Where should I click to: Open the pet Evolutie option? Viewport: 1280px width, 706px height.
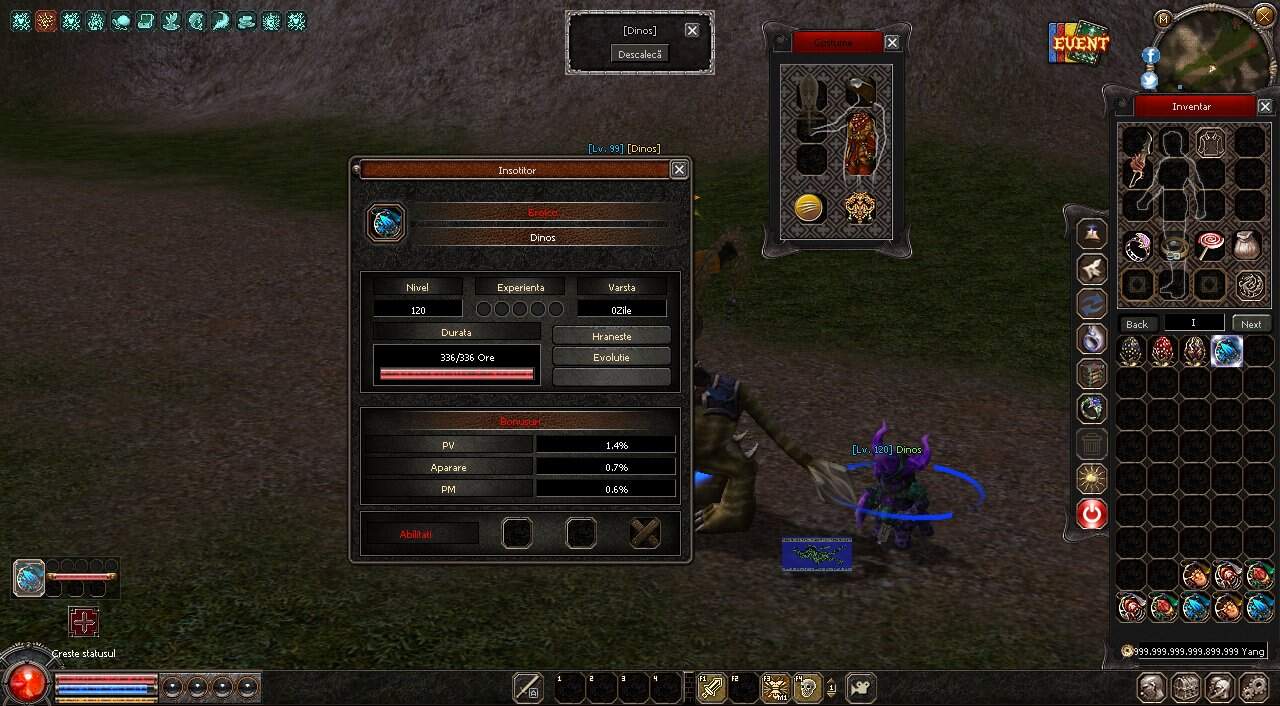tap(611, 357)
